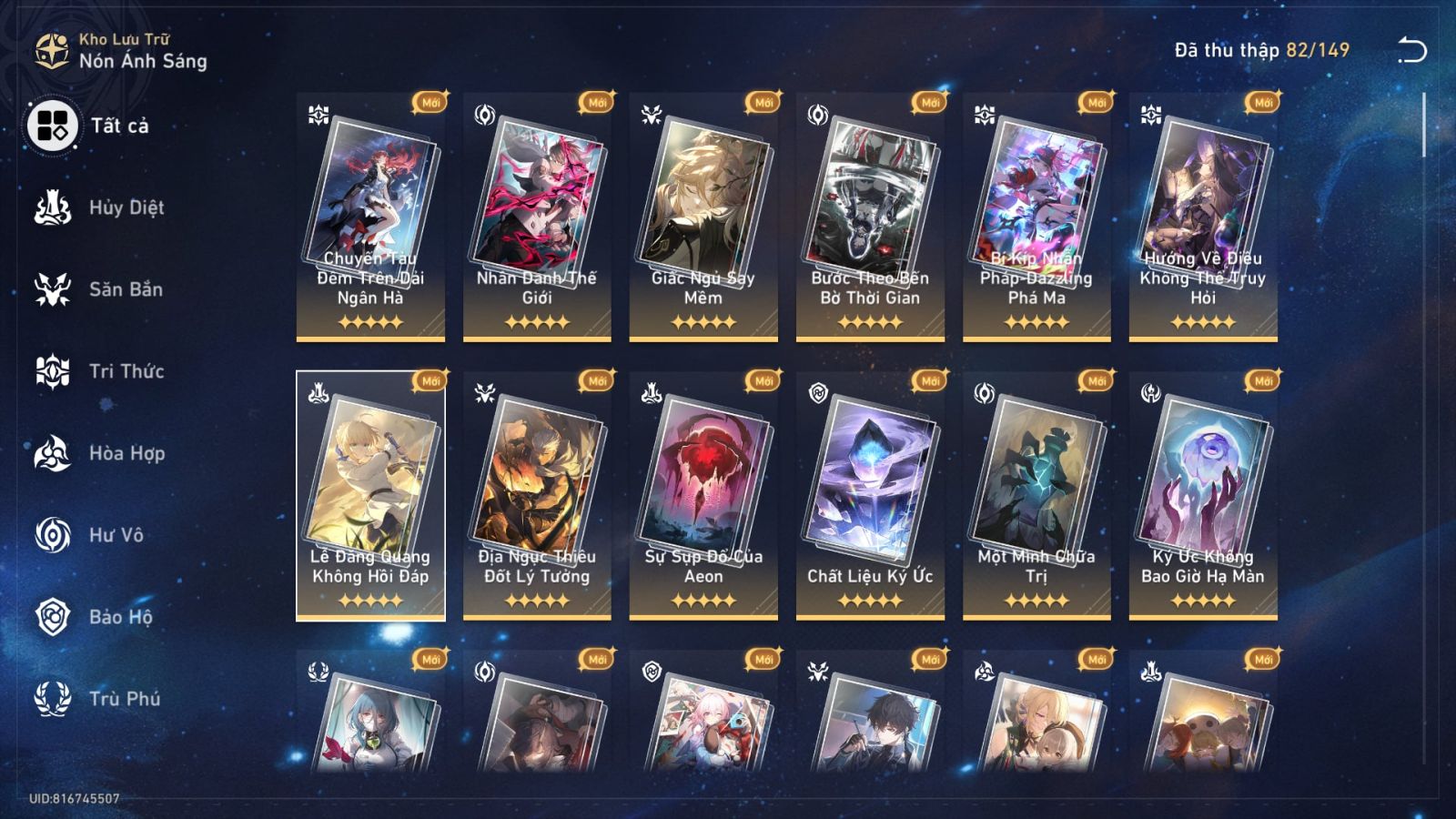Select the Hòa Hợp path filter icon
Image resolution: width=1456 pixels, height=819 pixels.
(x=53, y=453)
